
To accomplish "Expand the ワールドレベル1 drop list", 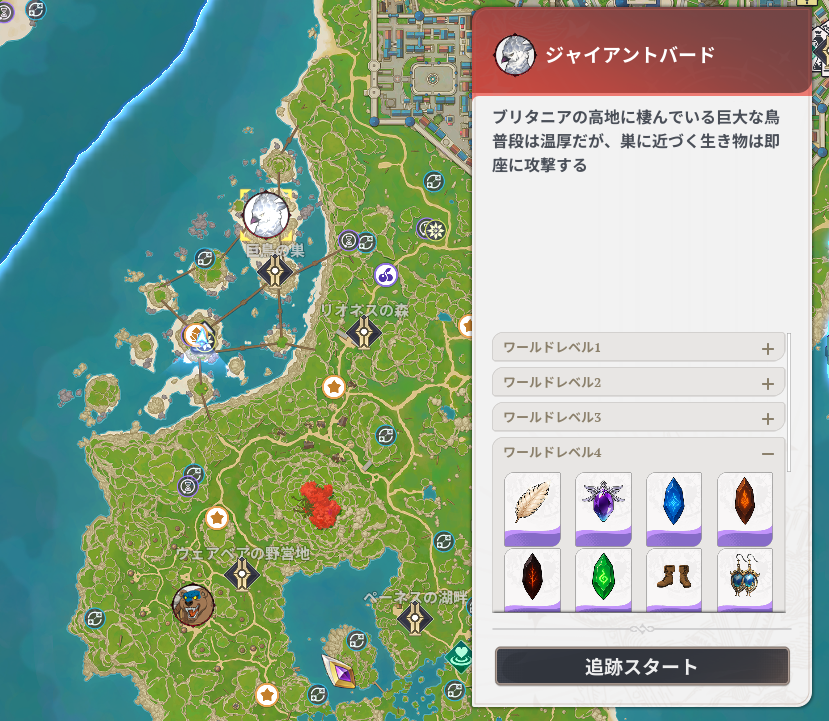I will point(767,349).
